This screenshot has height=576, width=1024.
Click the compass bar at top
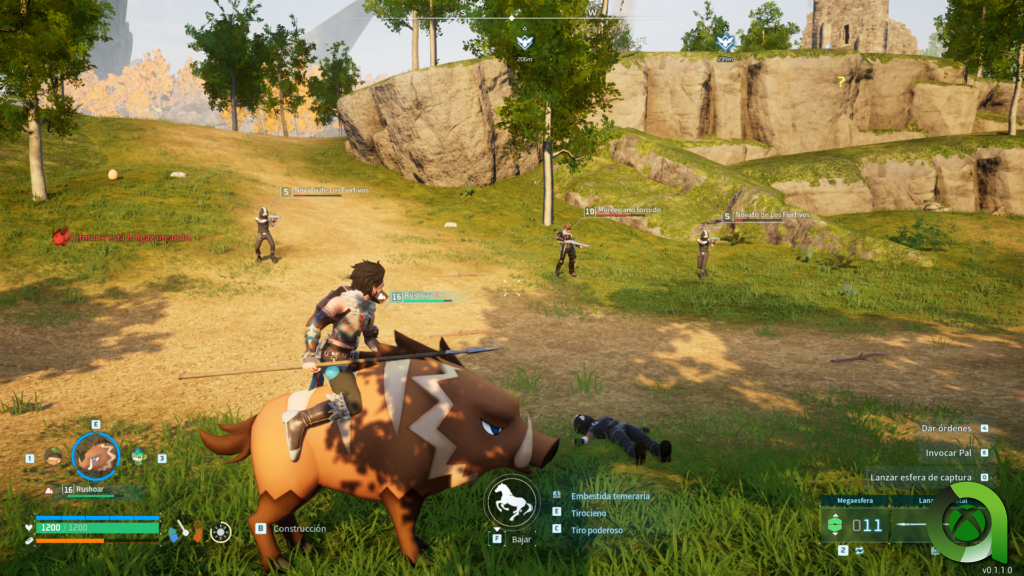[x=512, y=17]
